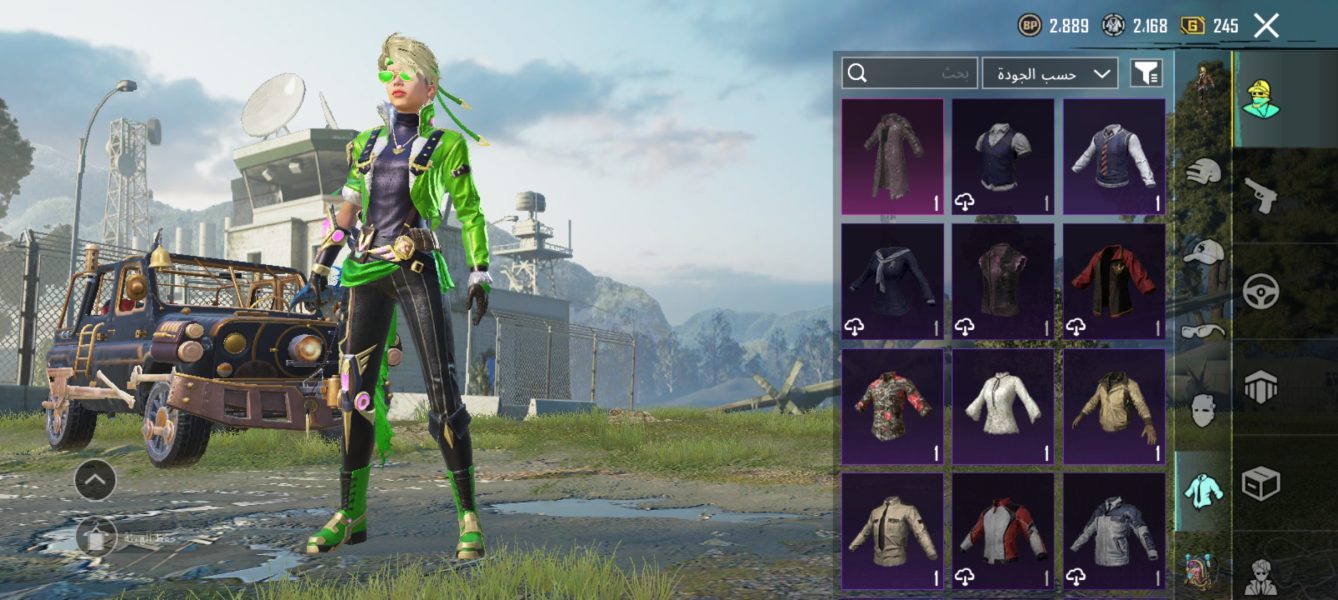Show the glasses category
The image size is (1338, 600).
[1203, 330]
